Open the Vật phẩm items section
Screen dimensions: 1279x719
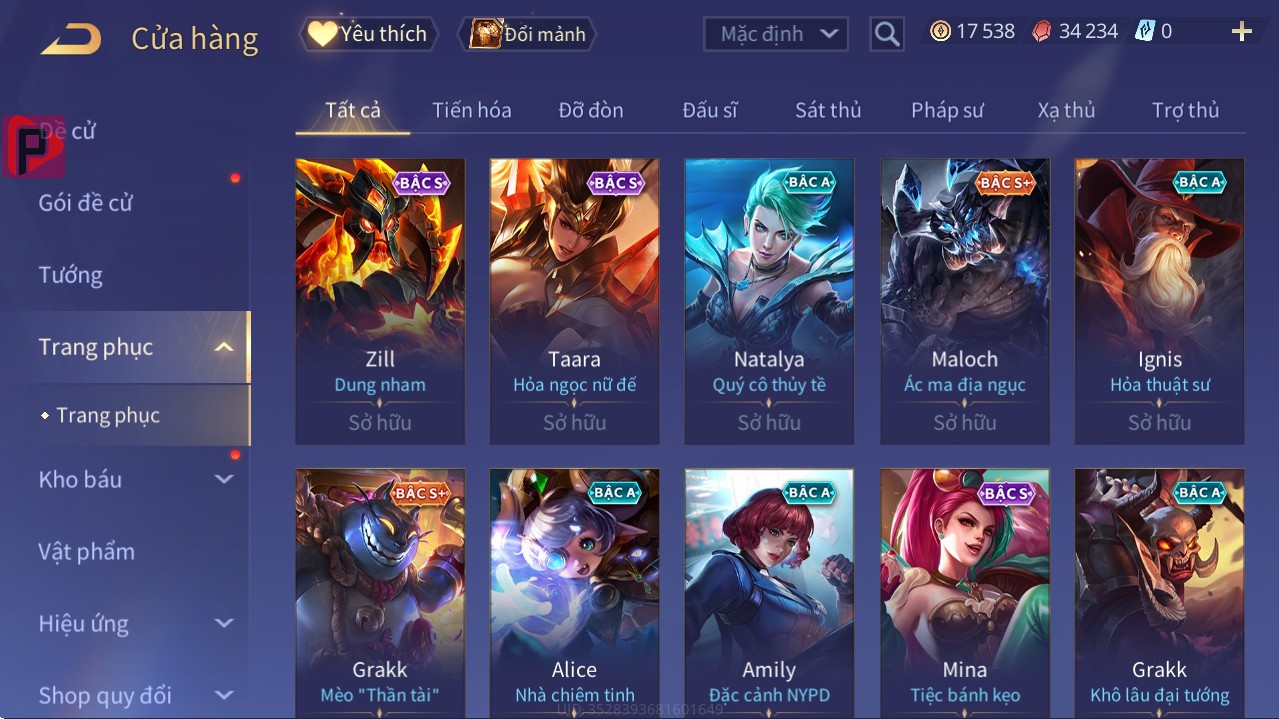pos(86,551)
